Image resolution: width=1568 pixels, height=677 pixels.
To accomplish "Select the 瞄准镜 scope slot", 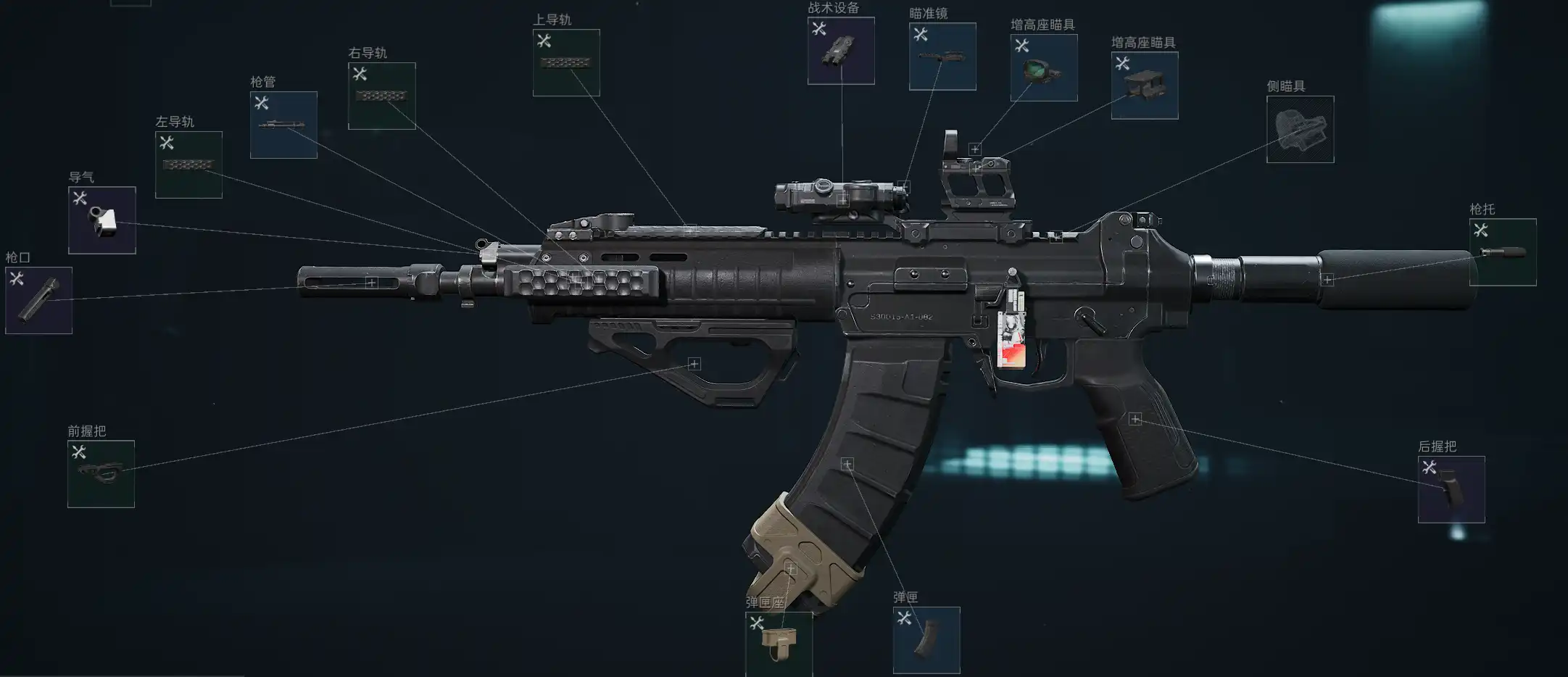I will click(x=942, y=57).
